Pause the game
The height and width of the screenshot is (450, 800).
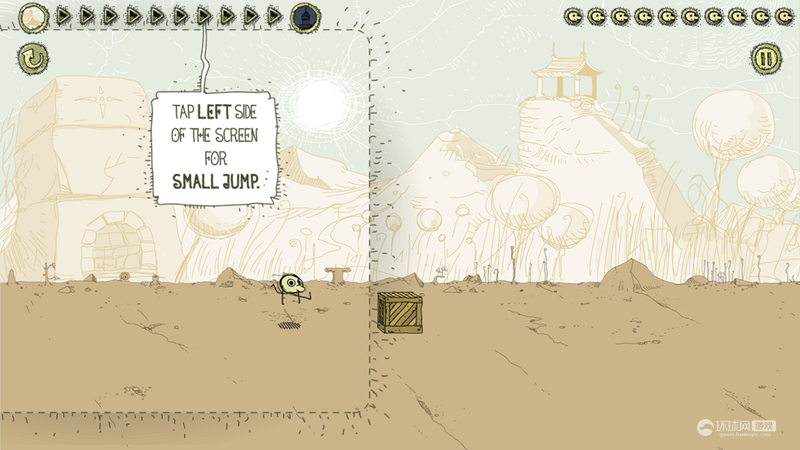pos(765,58)
